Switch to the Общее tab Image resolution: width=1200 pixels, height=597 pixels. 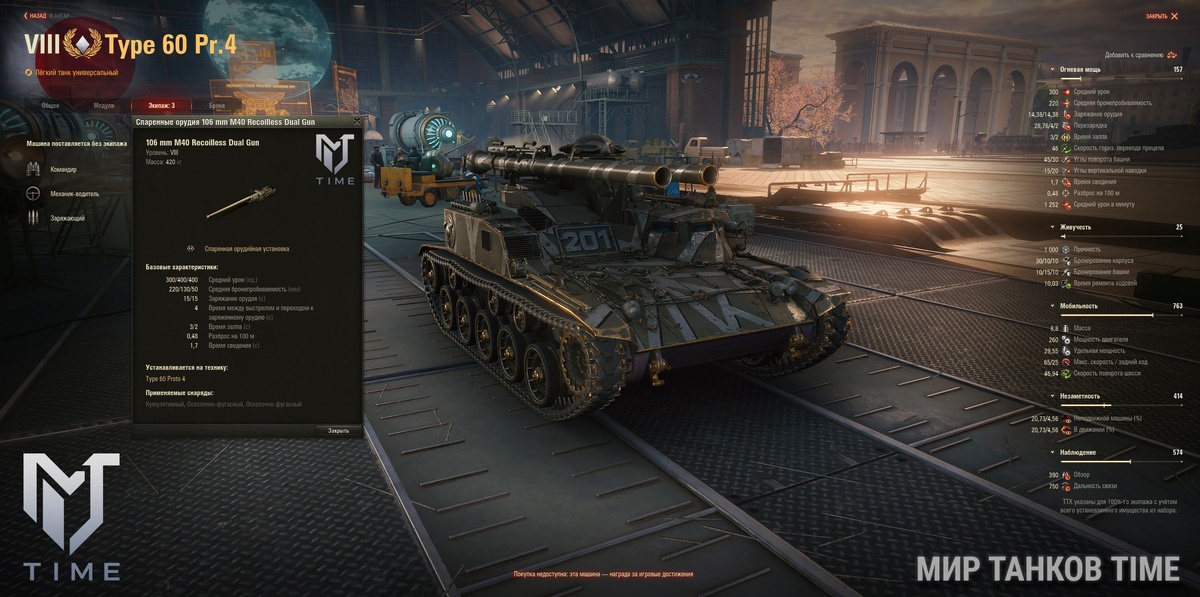coord(50,105)
